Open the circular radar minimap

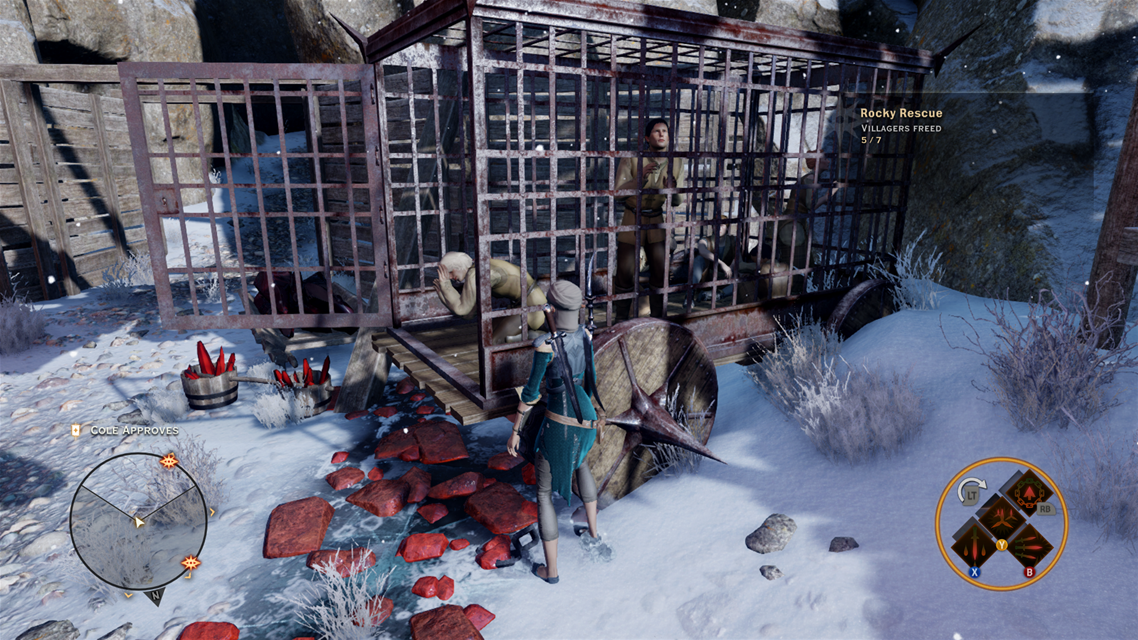(x=138, y=521)
